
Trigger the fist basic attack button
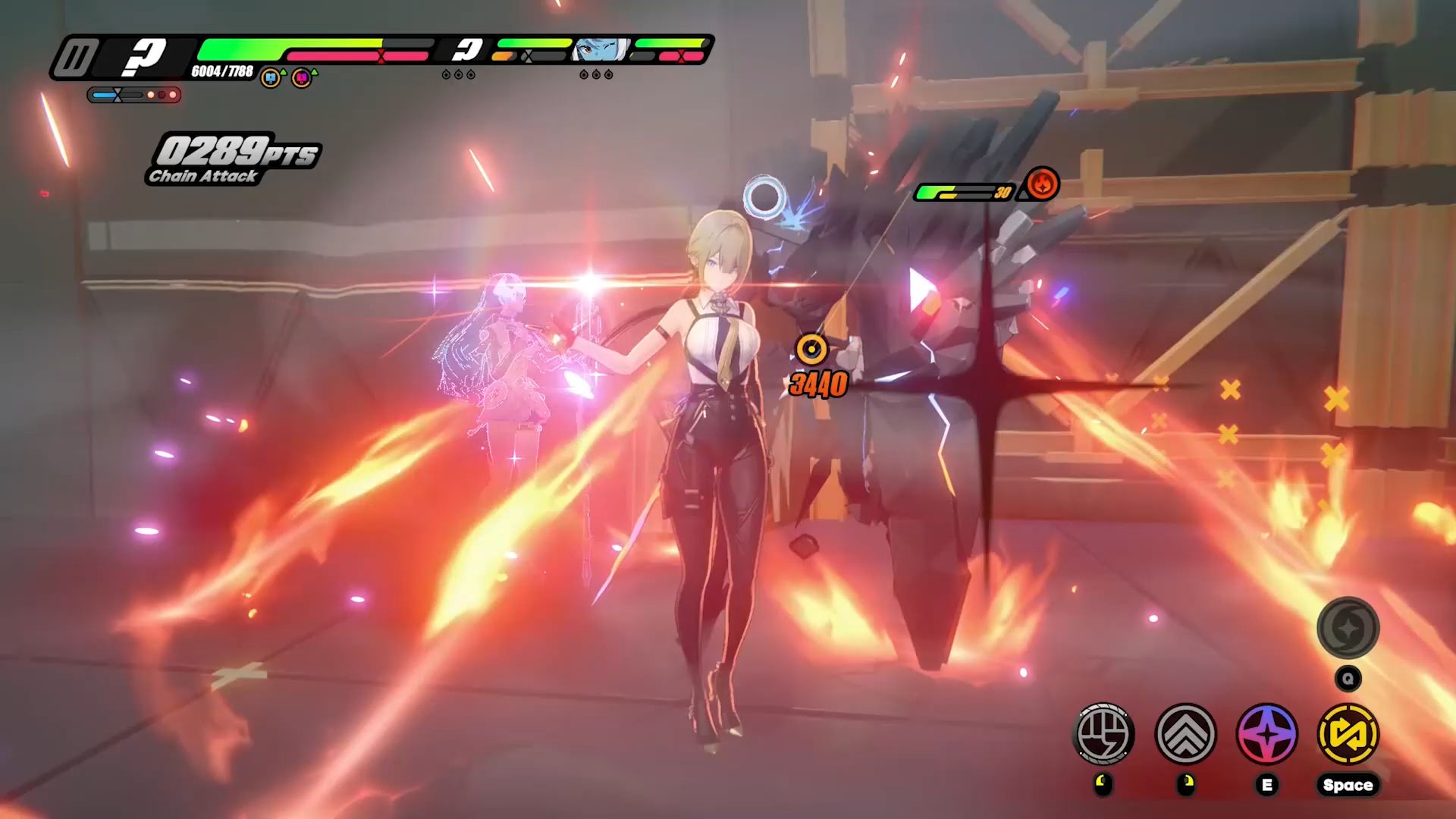[1103, 733]
